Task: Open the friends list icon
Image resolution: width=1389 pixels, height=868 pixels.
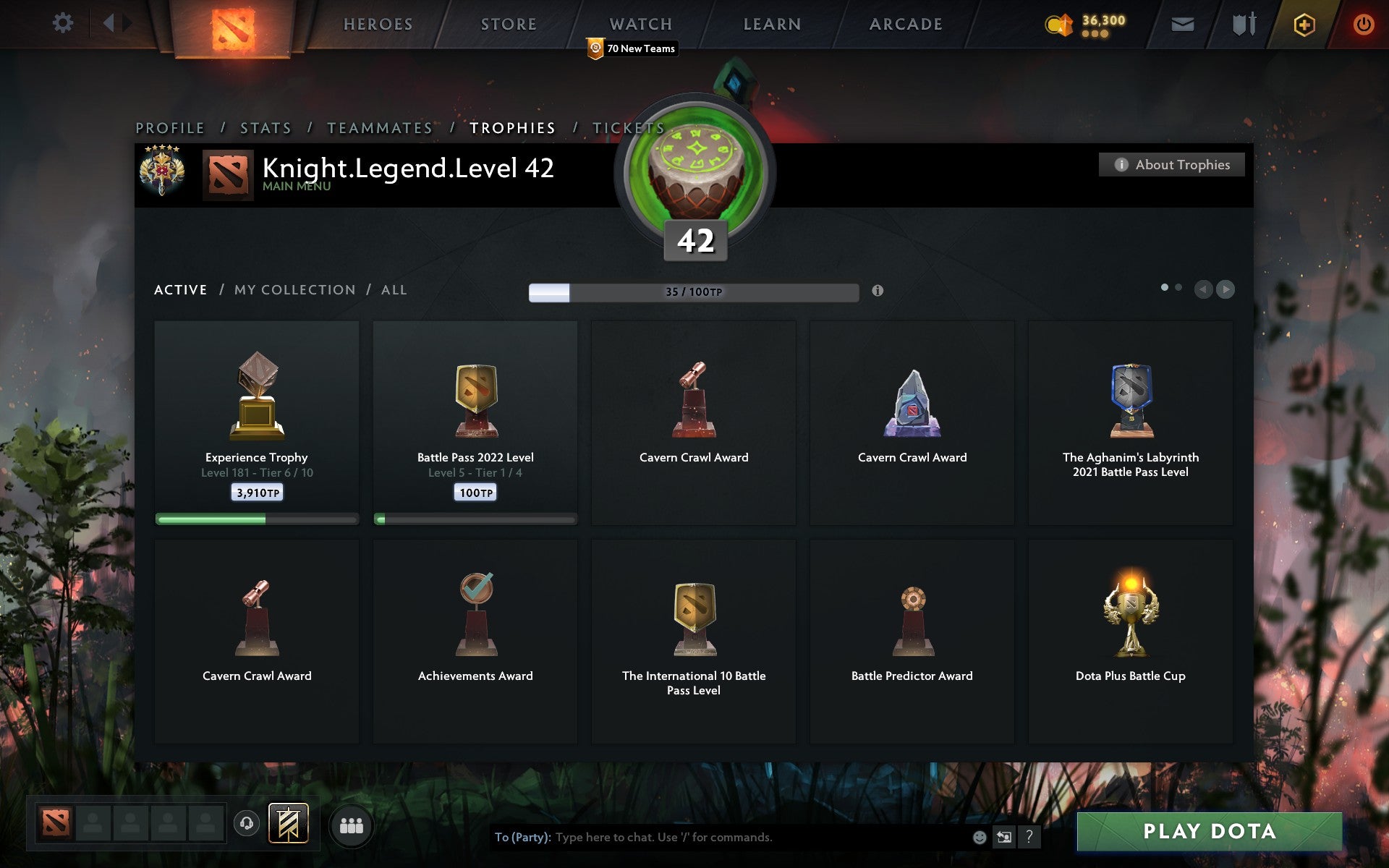Action: coord(352,824)
